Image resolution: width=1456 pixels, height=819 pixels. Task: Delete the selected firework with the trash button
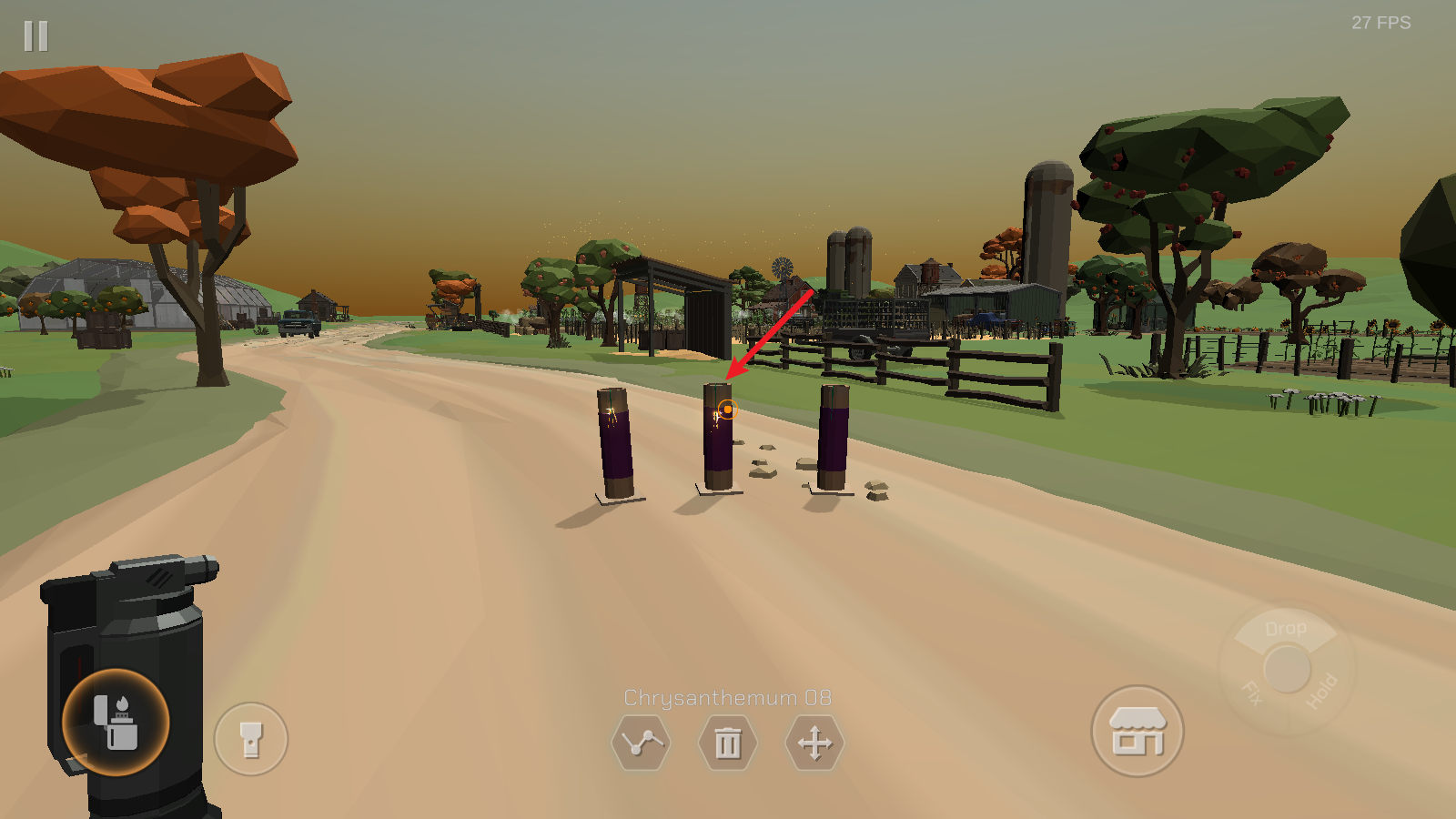[727, 743]
